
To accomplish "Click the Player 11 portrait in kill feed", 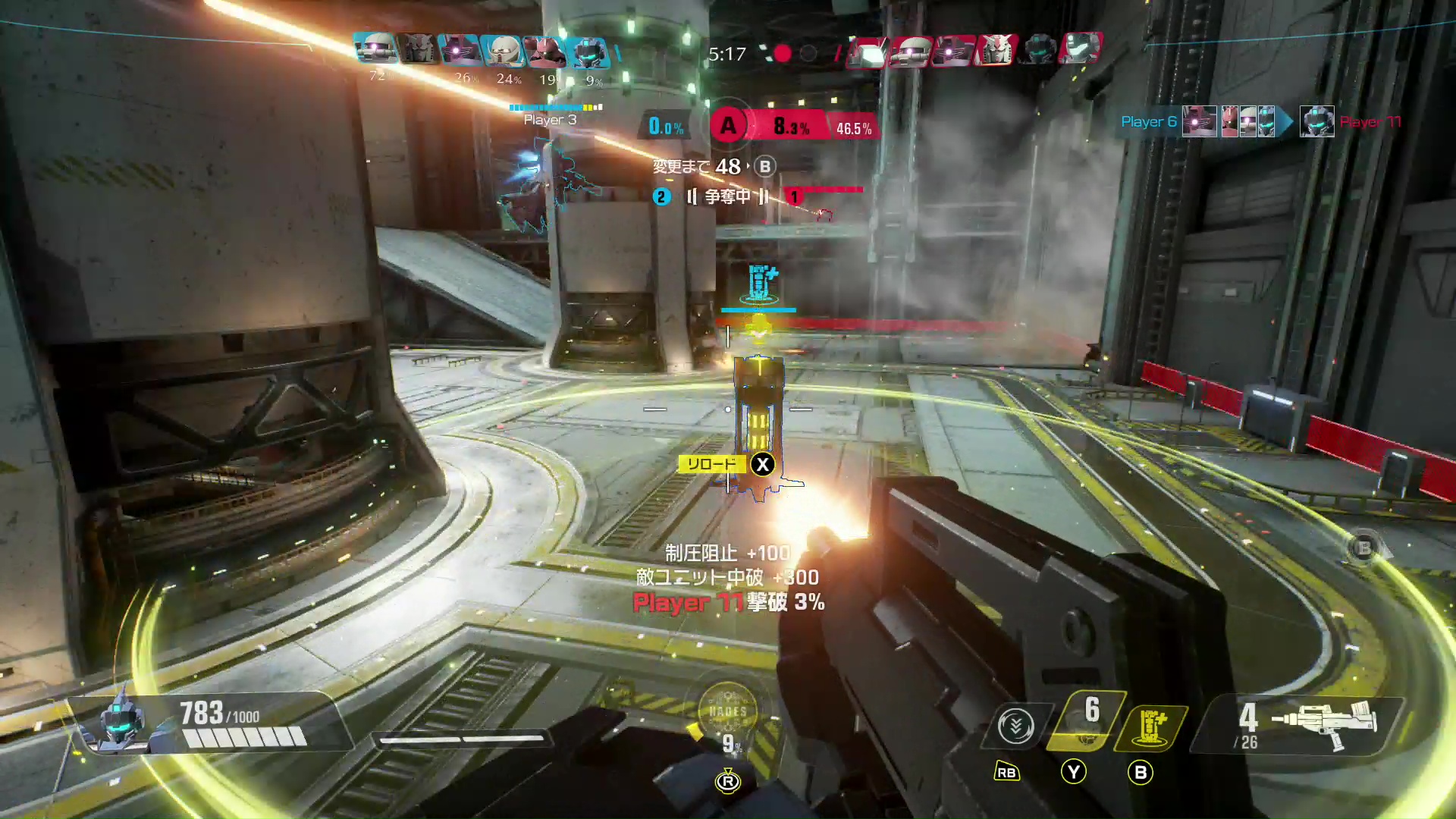I will pyautogui.click(x=1316, y=121).
